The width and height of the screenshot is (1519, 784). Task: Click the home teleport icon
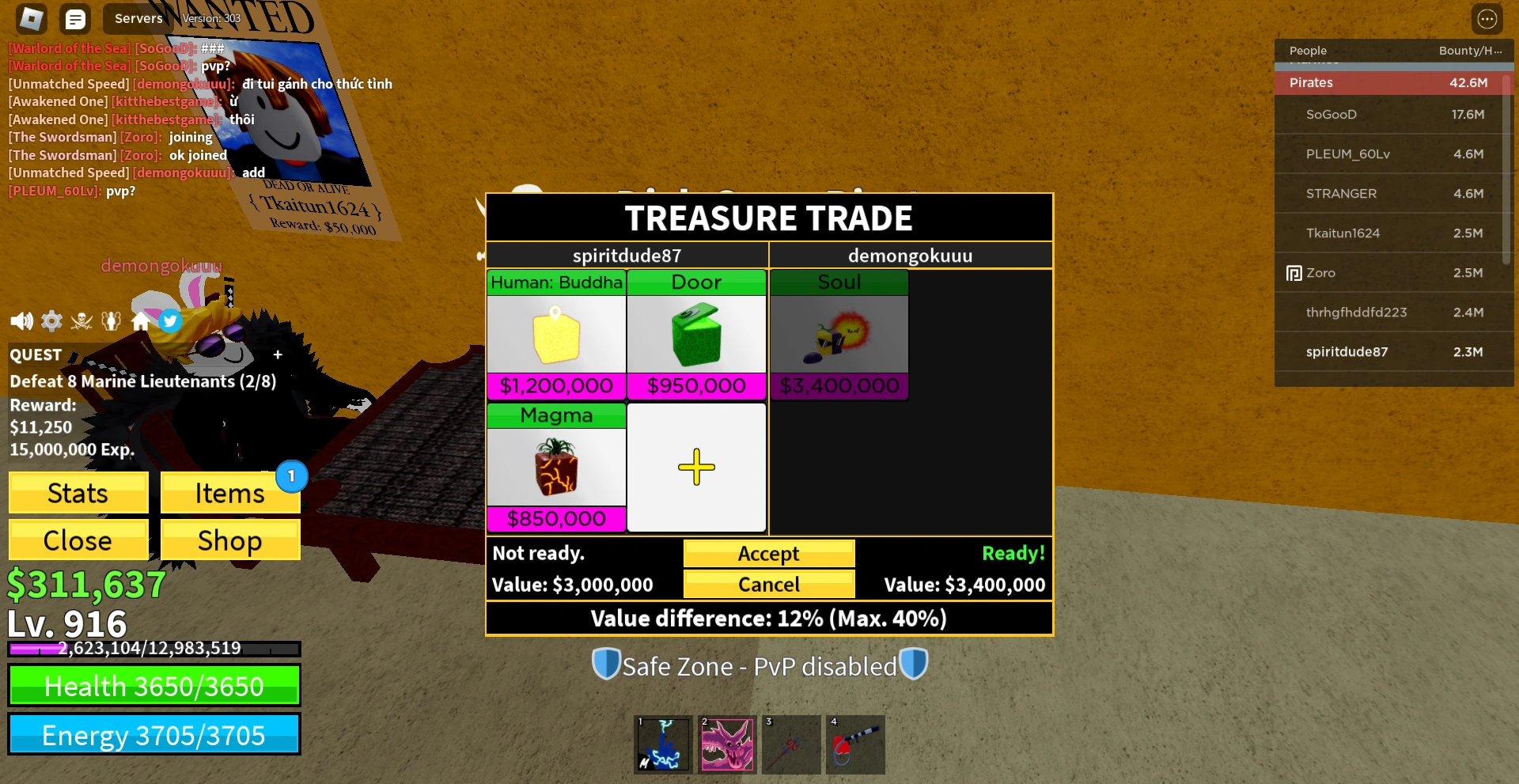[140, 320]
